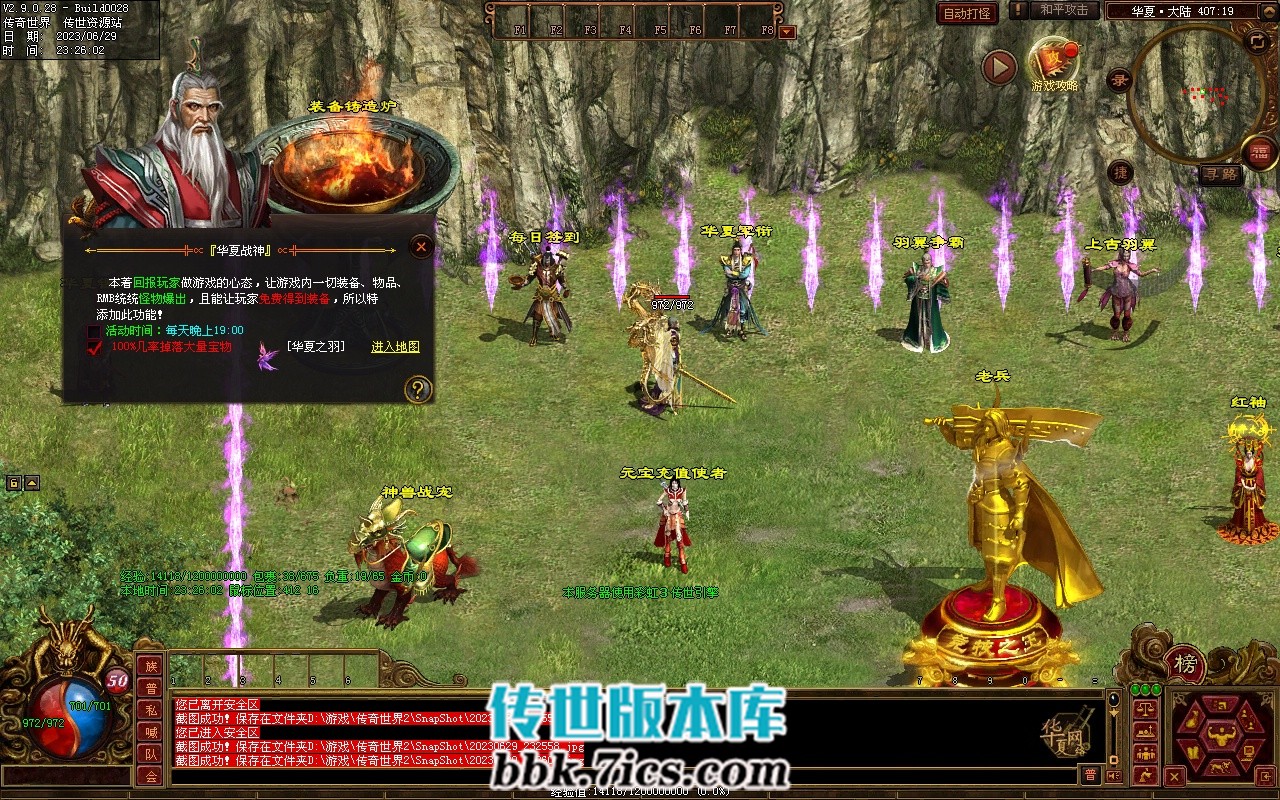Click the minimap refresh arrows button
Screen dimensions: 1280x800
[x=1257, y=41]
